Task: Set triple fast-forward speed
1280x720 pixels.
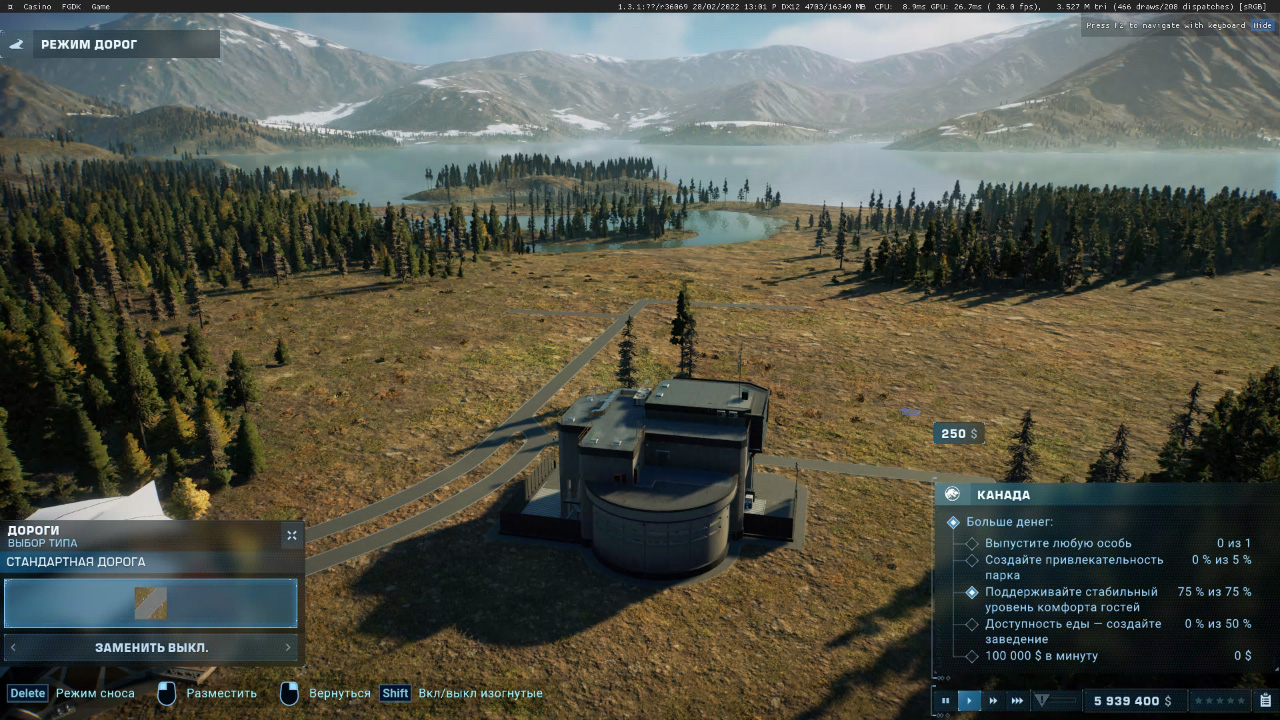Action: (1017, 701)
